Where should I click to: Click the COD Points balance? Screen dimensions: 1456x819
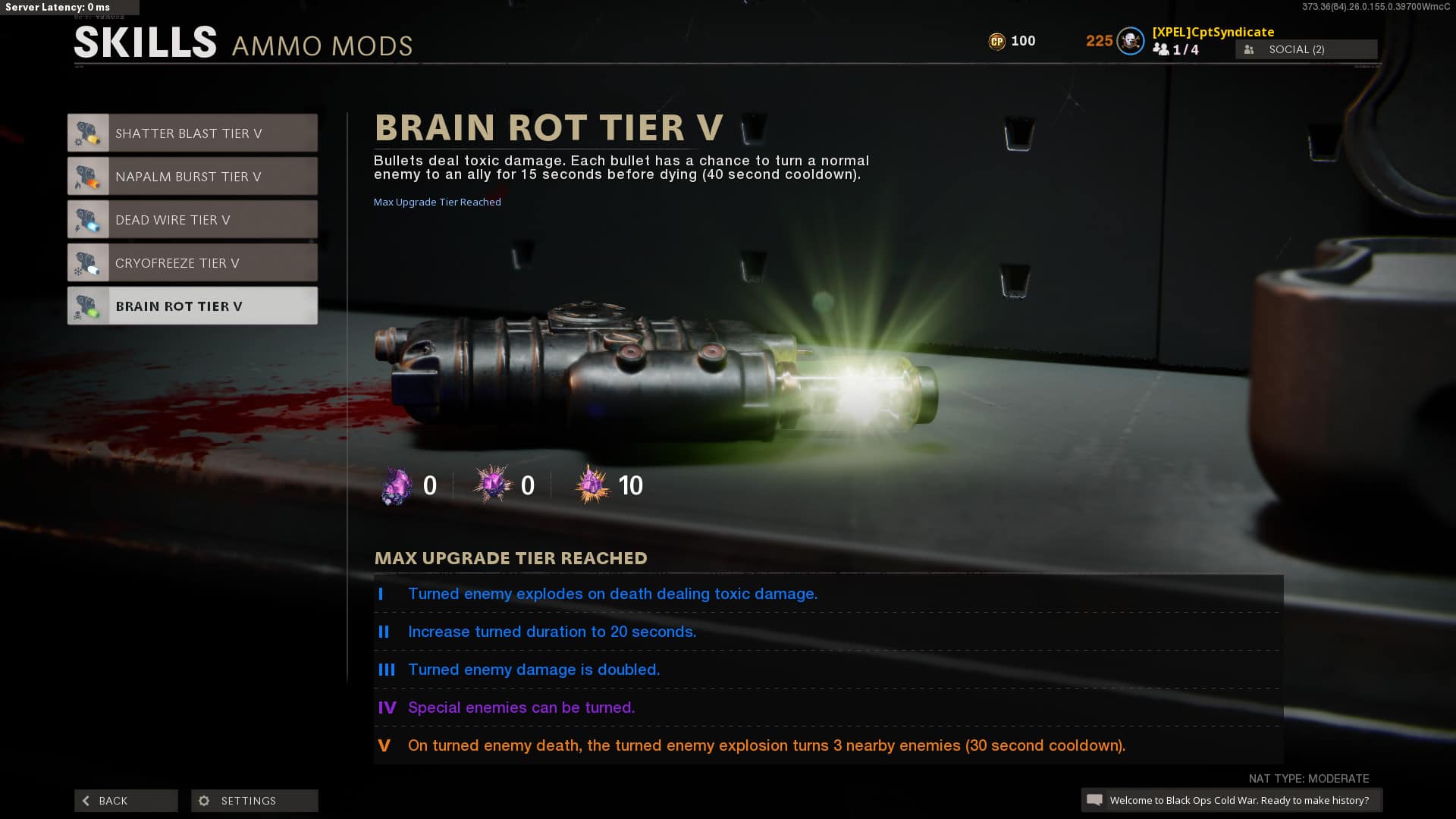(1012, 41)
